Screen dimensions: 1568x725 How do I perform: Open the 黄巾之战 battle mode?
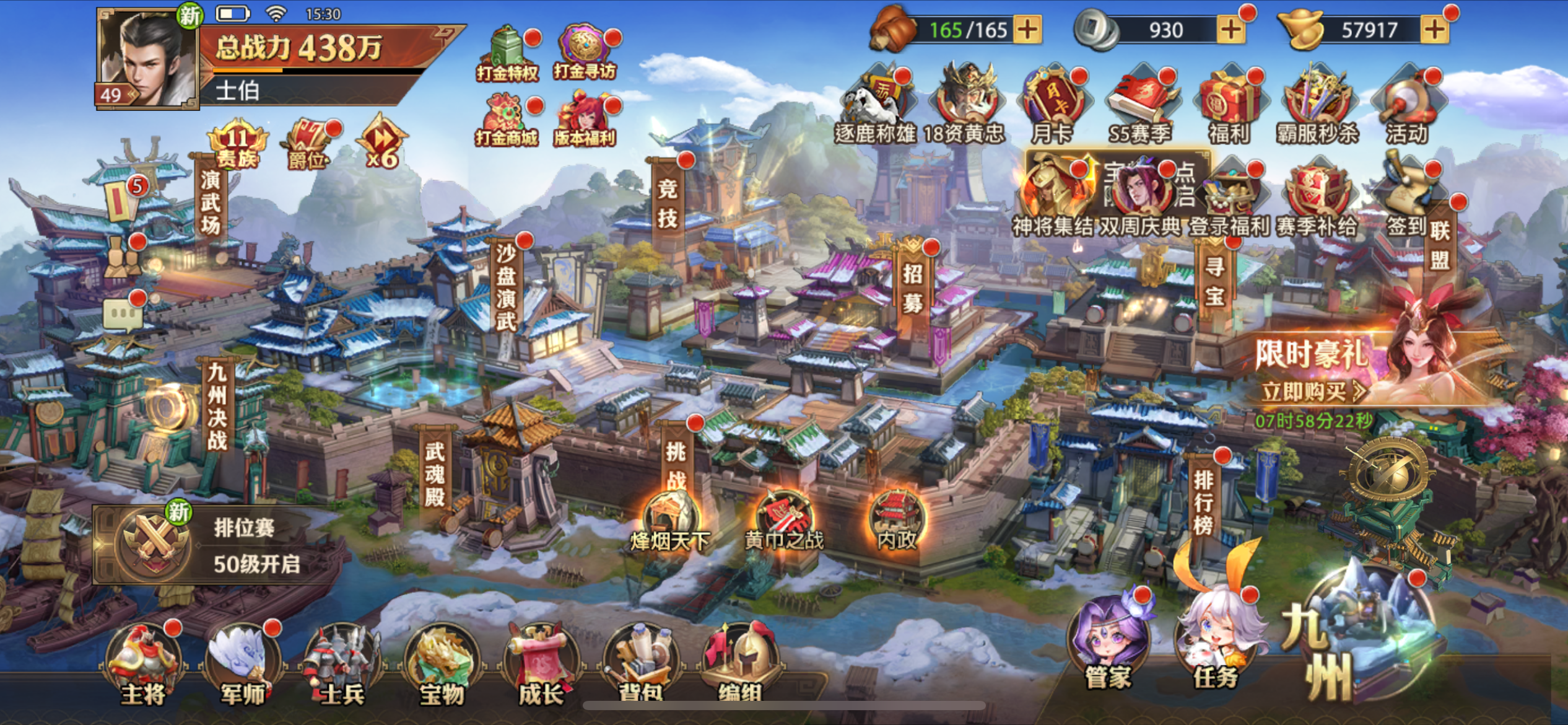783,521
